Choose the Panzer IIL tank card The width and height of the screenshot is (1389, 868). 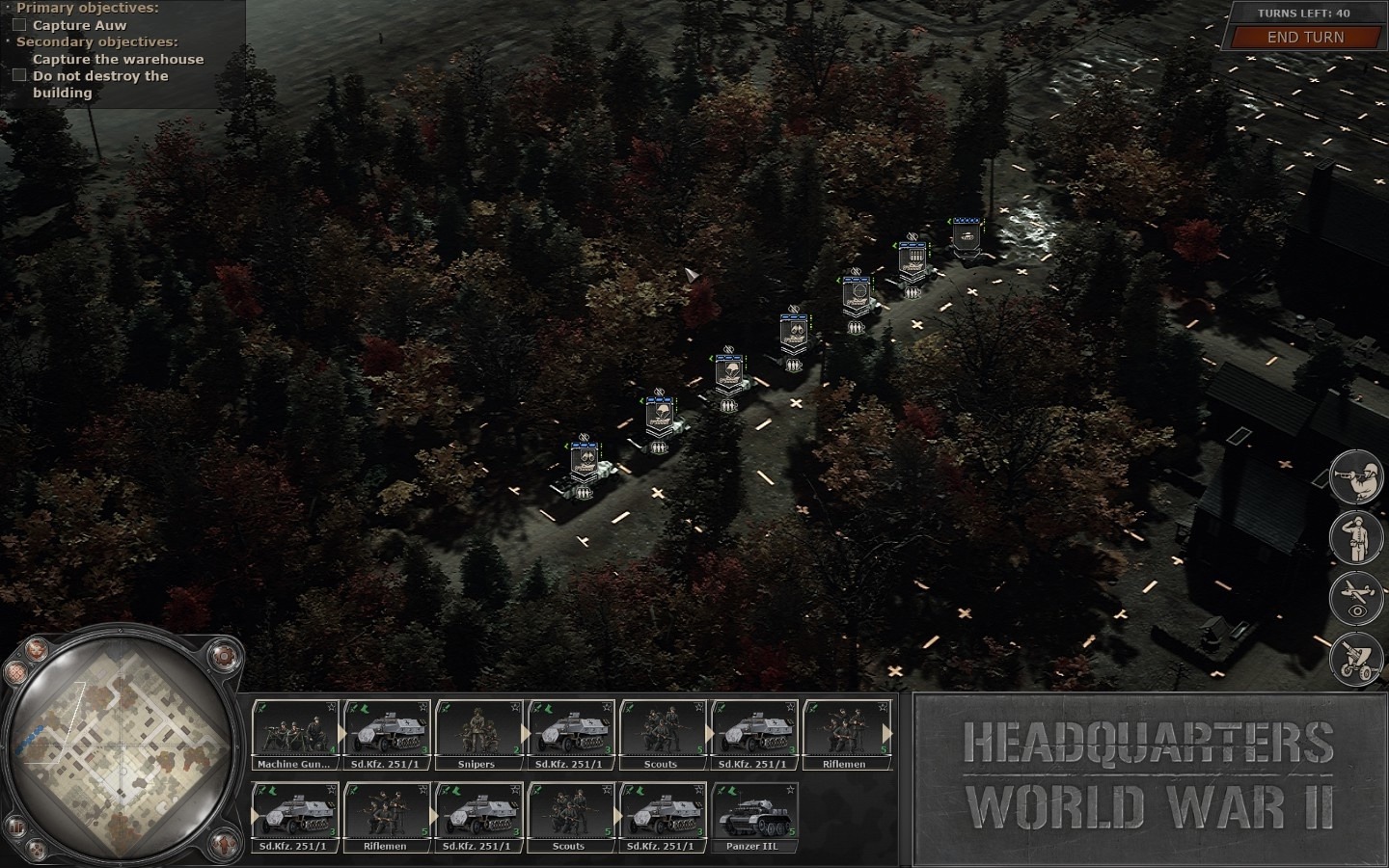pyautogui.click(x=752, y=818)
